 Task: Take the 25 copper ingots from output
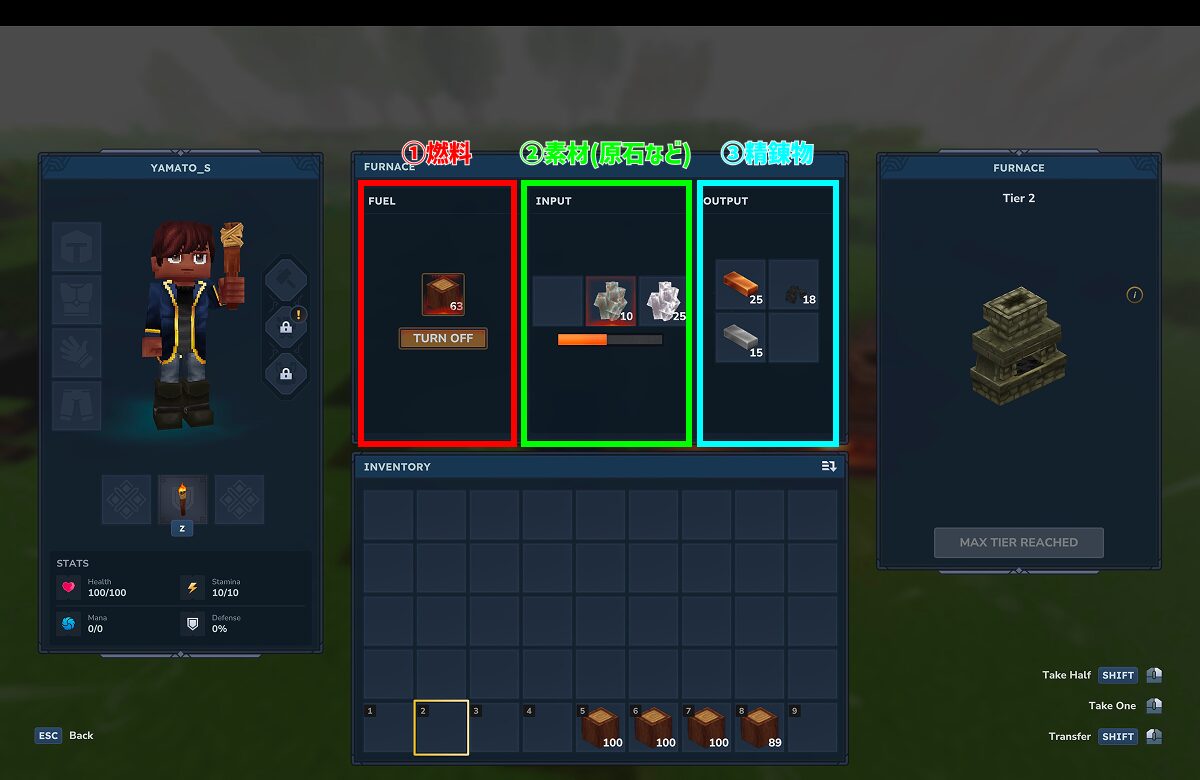(741, 285)
